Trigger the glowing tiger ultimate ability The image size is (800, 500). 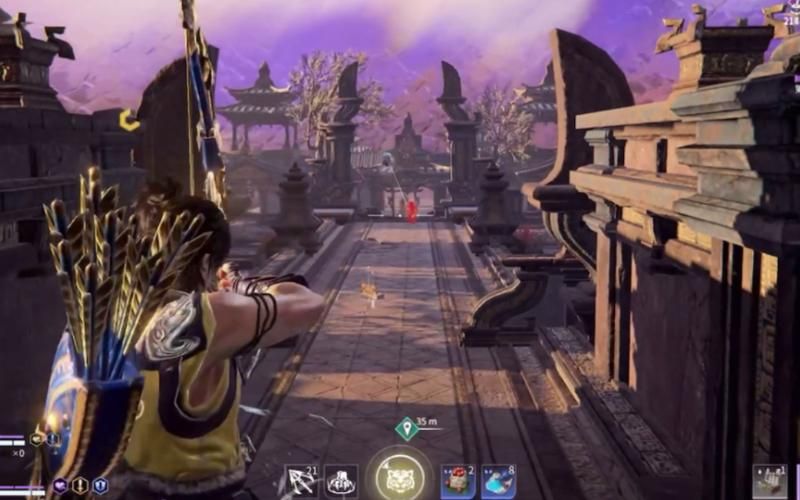point(399,478)
